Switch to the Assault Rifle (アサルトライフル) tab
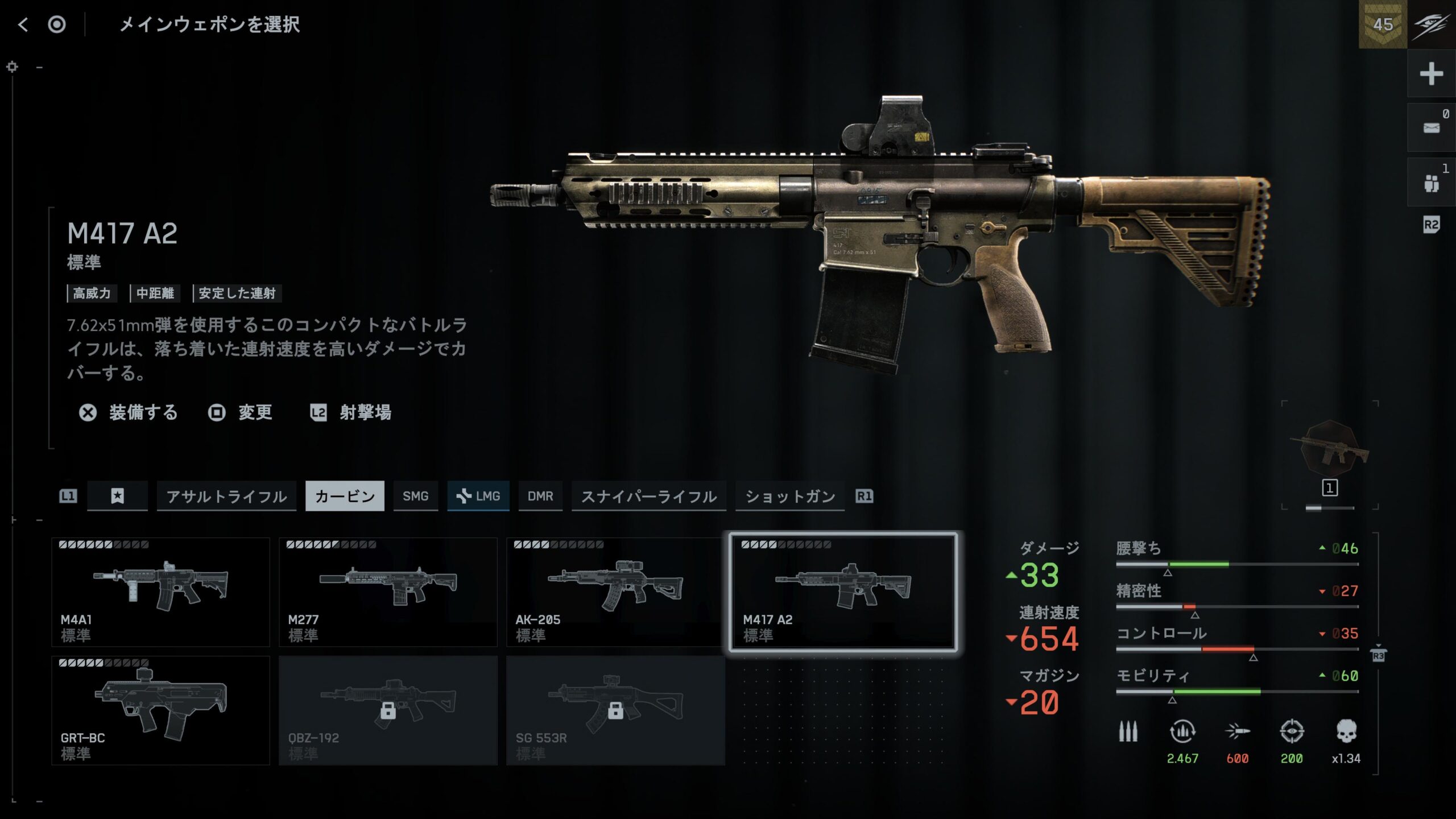This screenshot has width=1456, height=819. [226, 497]
